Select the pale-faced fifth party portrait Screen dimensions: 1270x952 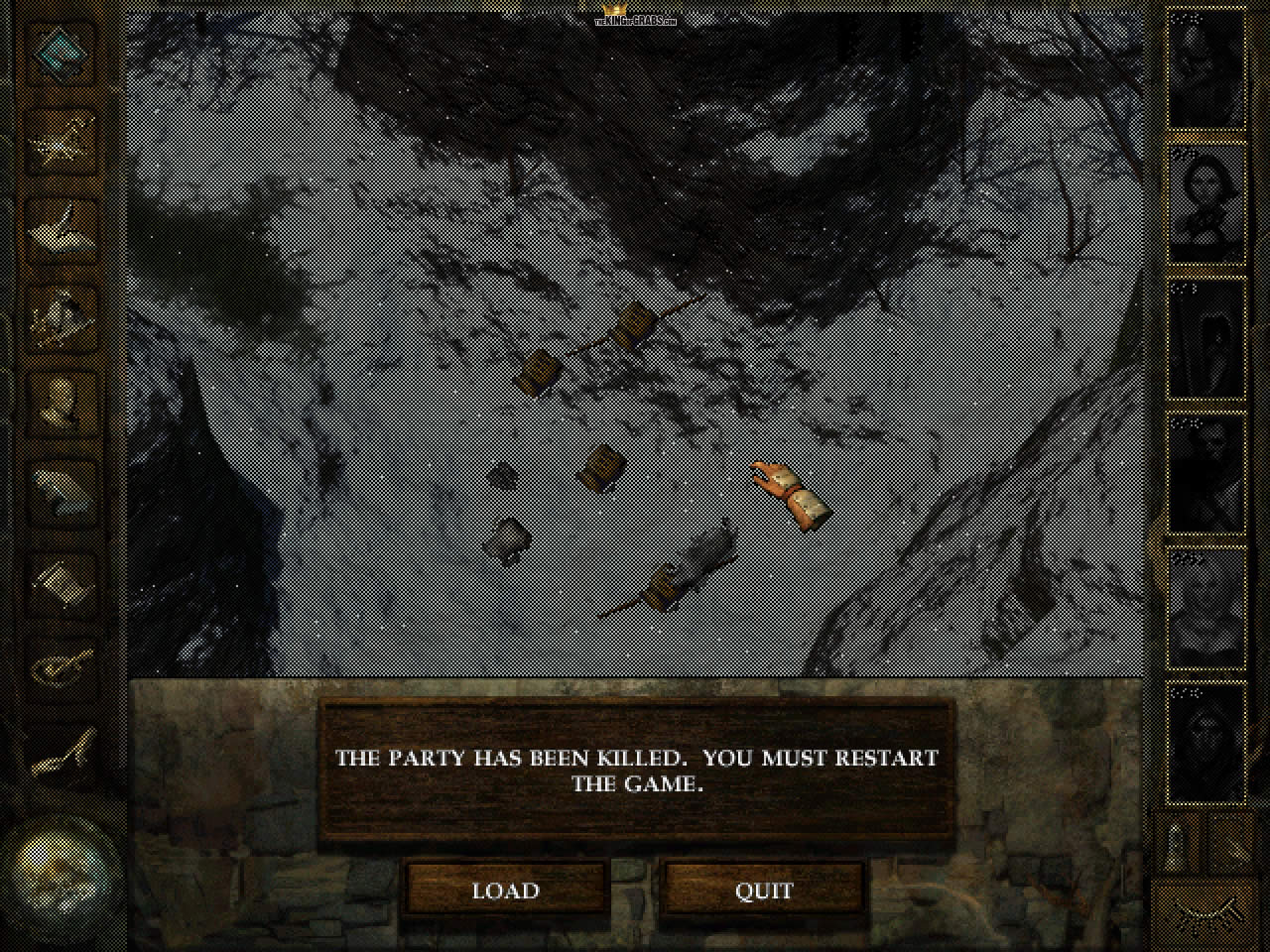(1206, 607)
